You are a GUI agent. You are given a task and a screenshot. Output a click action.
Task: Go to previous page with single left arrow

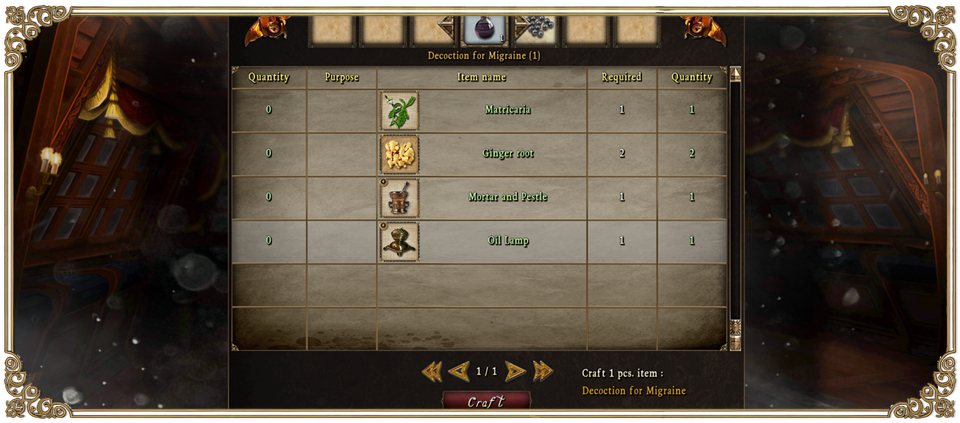pyautogui.click(x=459, y=372)
